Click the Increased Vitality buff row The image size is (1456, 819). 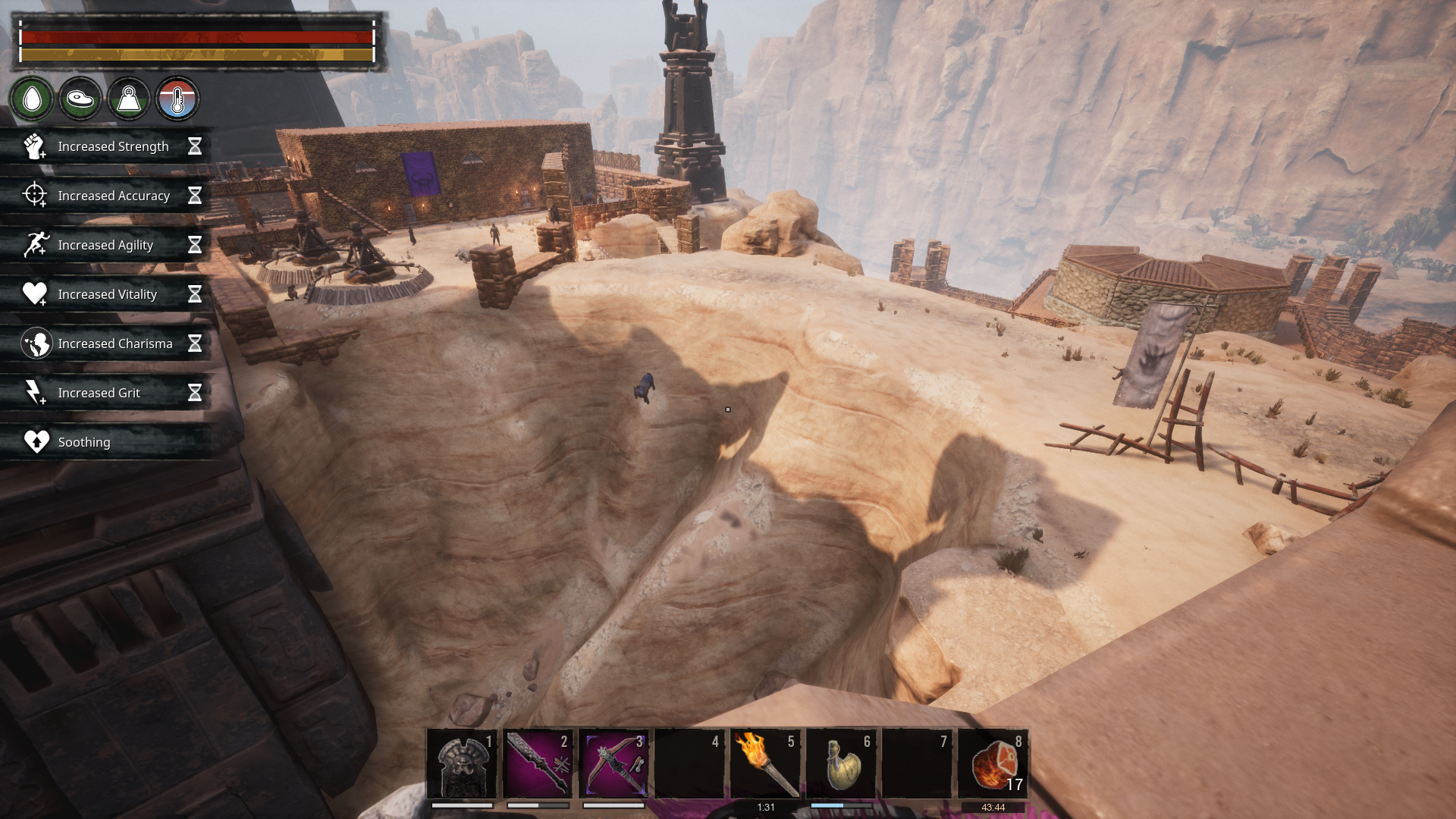(106, 294)
